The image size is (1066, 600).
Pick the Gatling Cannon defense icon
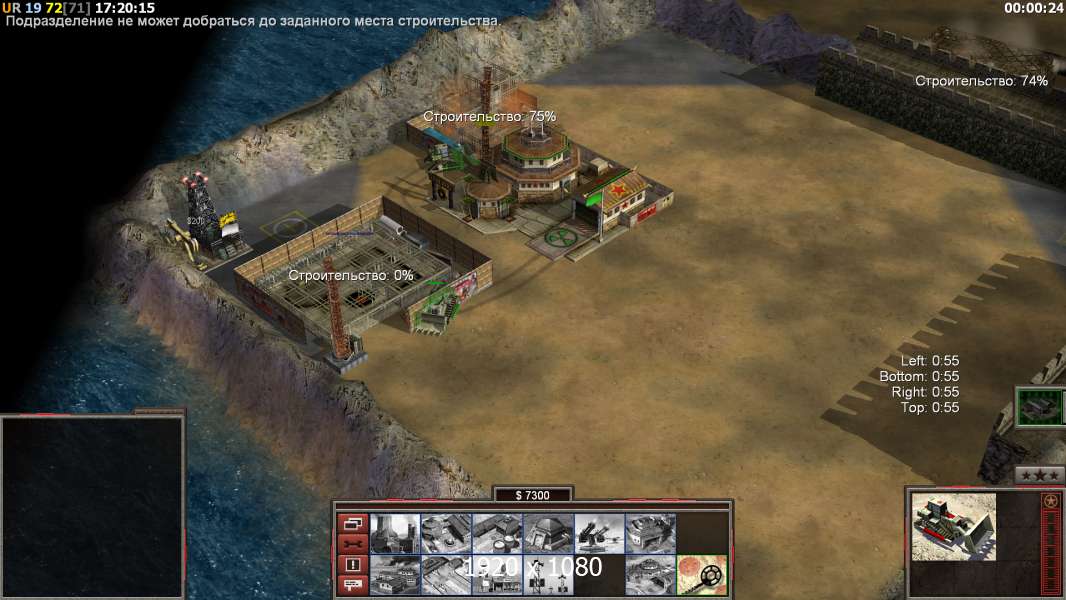click(x=599, y=533)
